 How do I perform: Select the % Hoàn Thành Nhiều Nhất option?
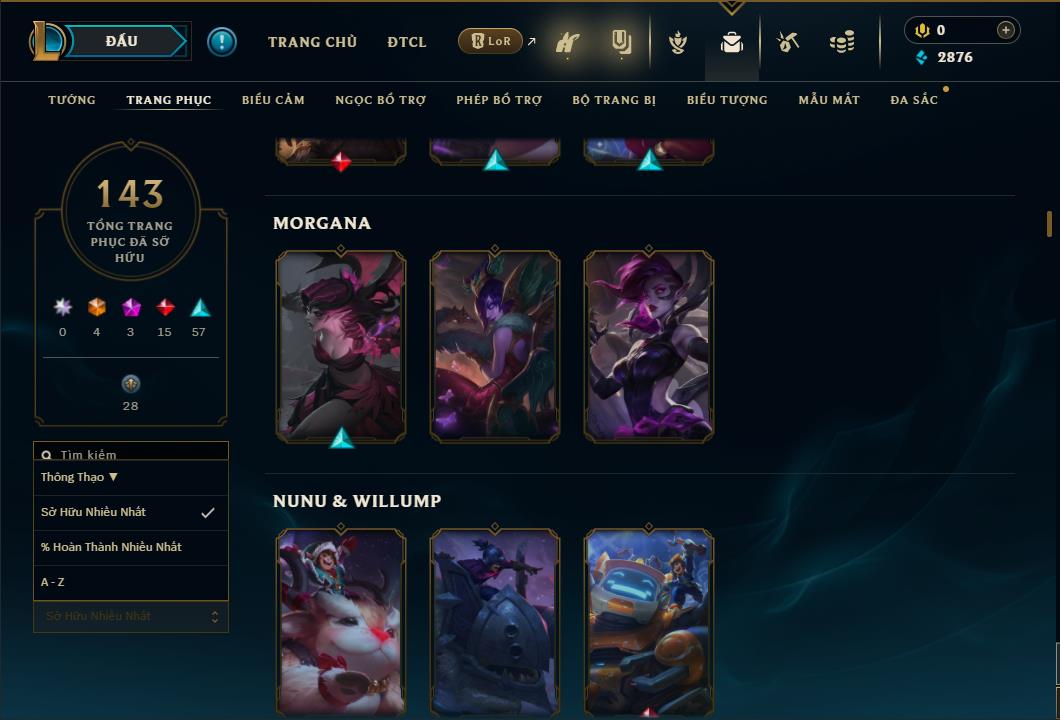(111, 547)
